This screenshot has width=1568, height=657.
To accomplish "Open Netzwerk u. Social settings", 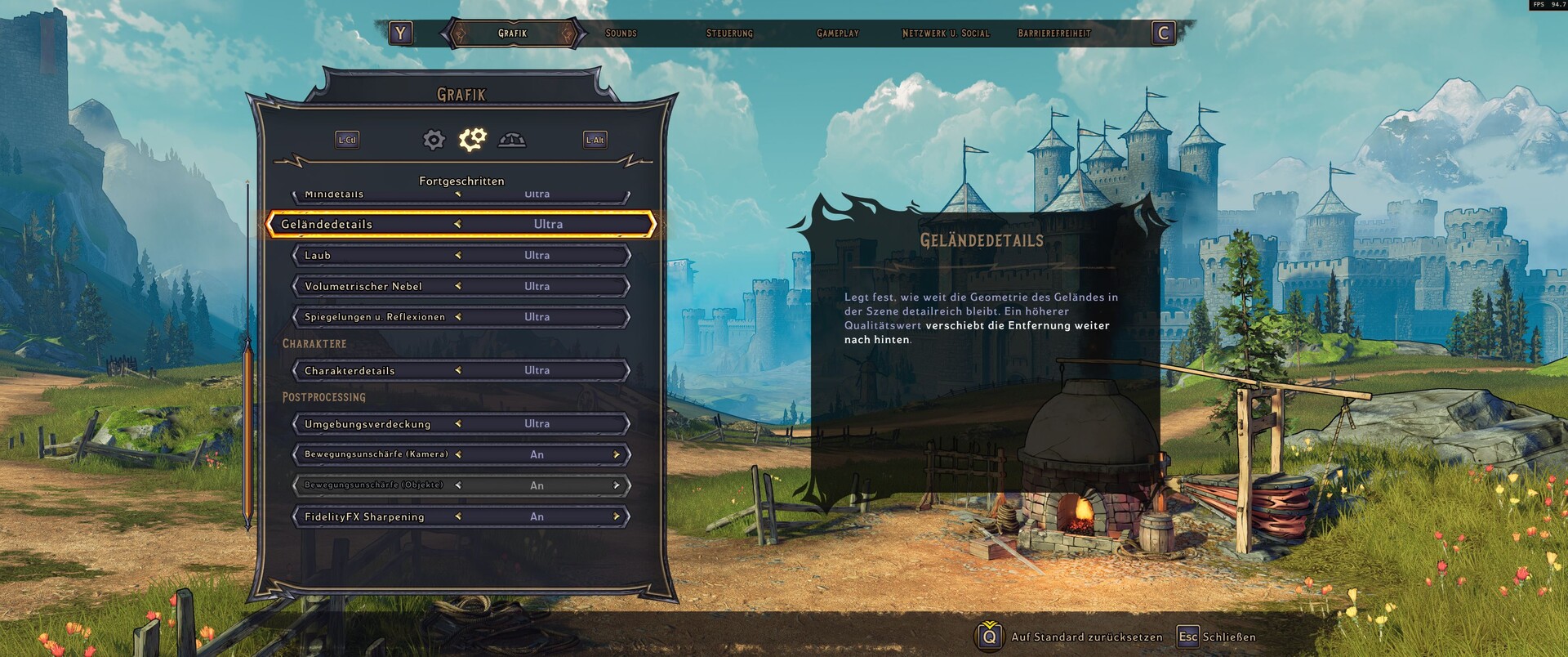I will pyautogui.click(x=945, y=34).
